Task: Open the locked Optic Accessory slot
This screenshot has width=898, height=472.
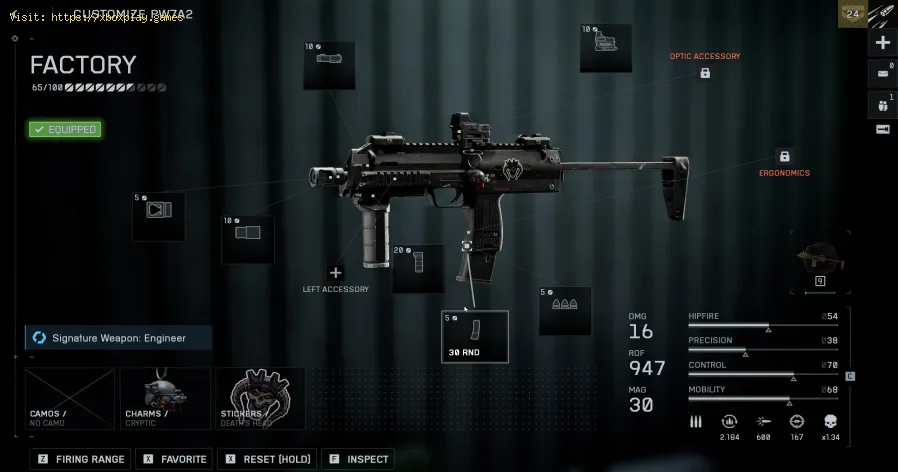Action: click(705, 73)
